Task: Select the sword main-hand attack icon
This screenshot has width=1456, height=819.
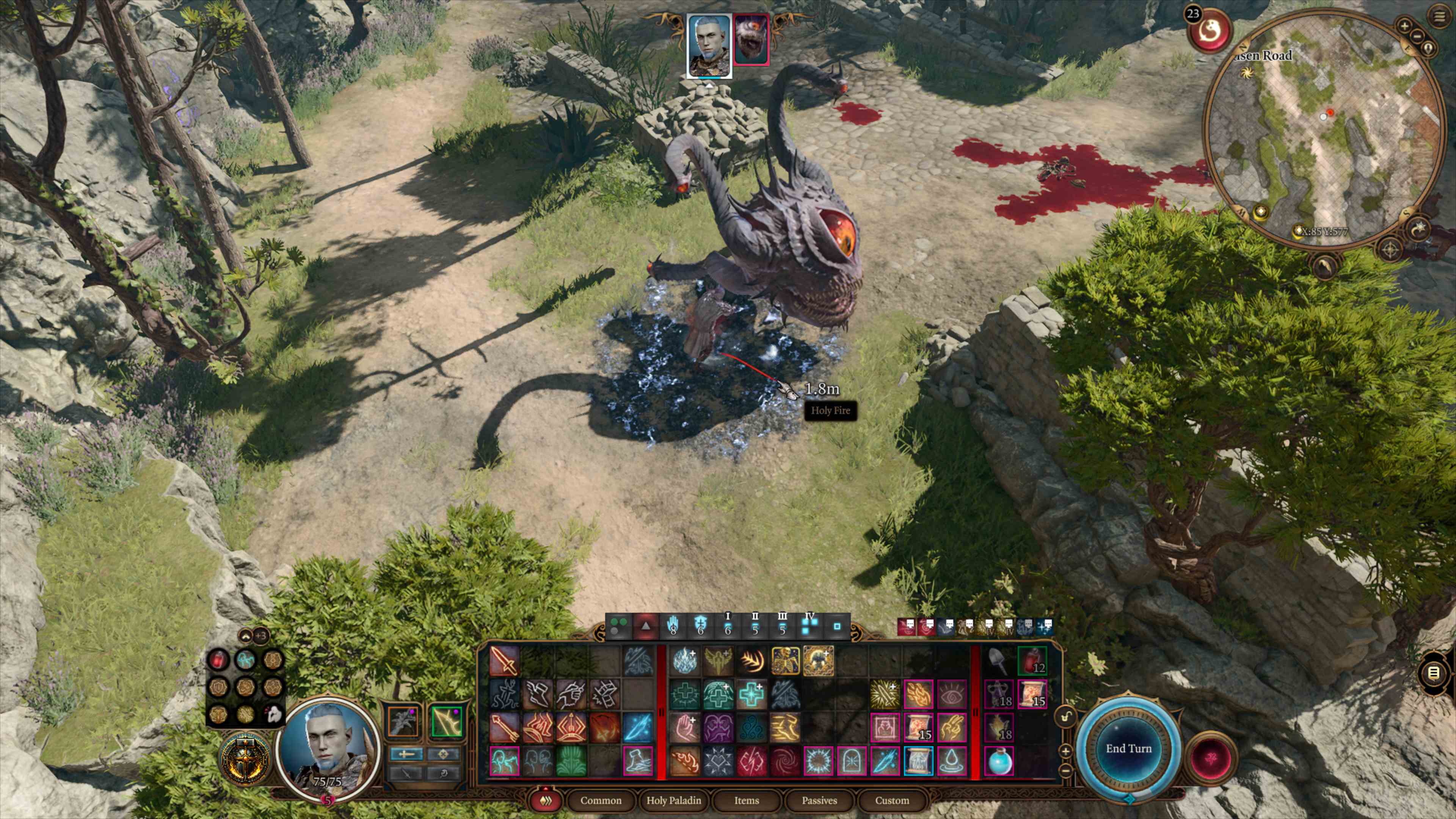Action: (x=504, y=660)
